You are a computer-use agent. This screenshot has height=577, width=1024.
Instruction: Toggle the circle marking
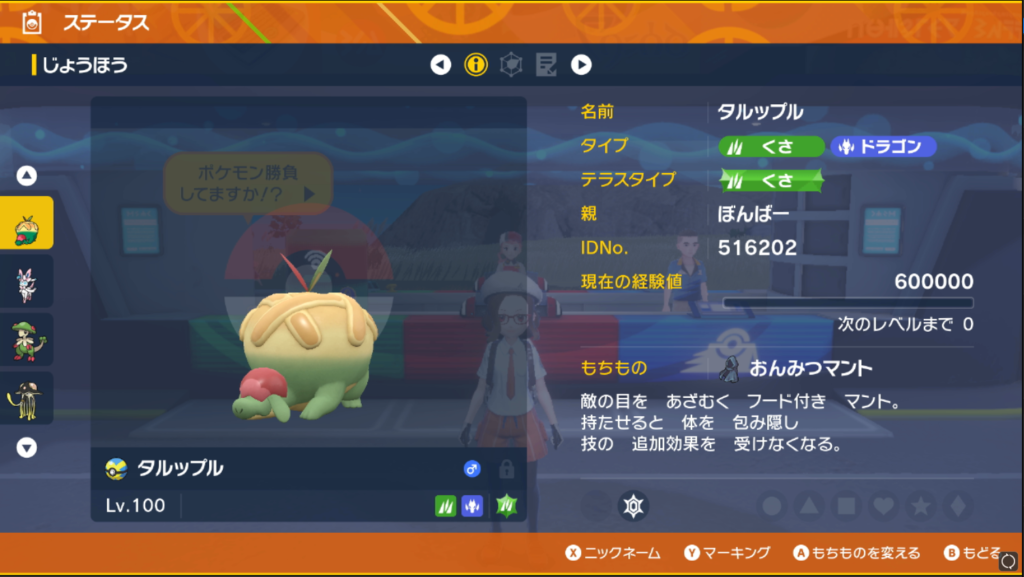[772, 506]
